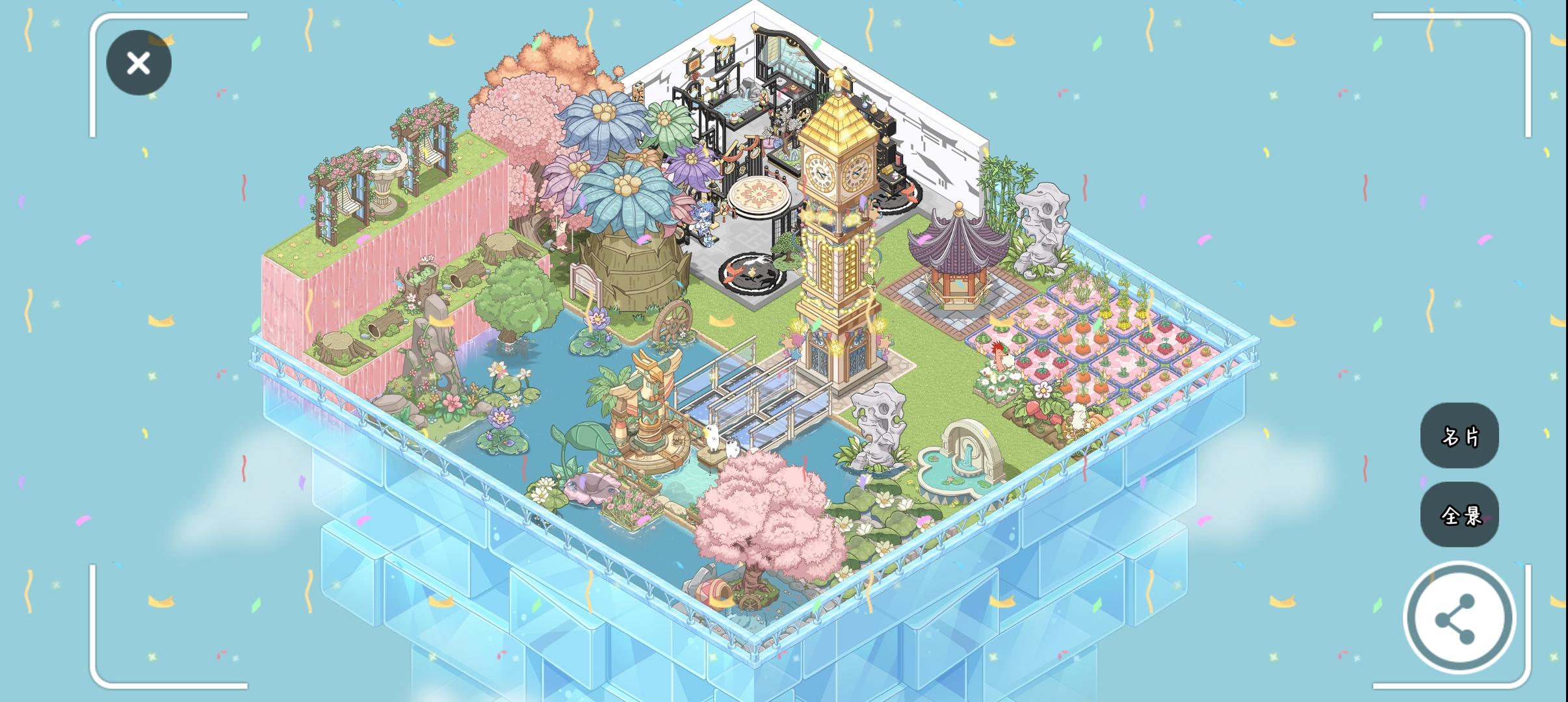This screenshot has height=702, width=1568.
Task: Select the round koi fish rug indoors
Action: tap(749, 273)
